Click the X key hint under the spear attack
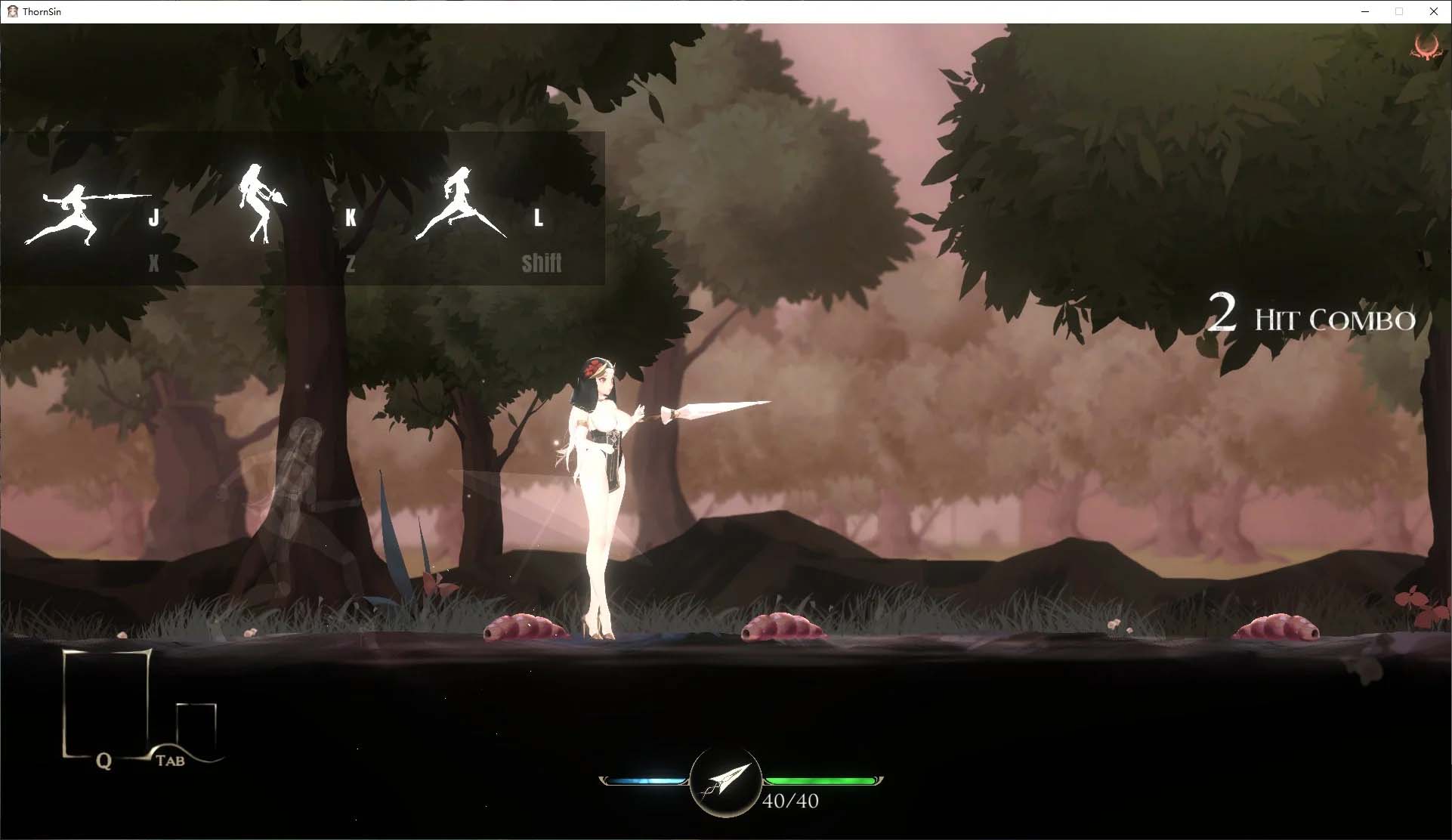The image size is (1452, 840). click(153, 264)
